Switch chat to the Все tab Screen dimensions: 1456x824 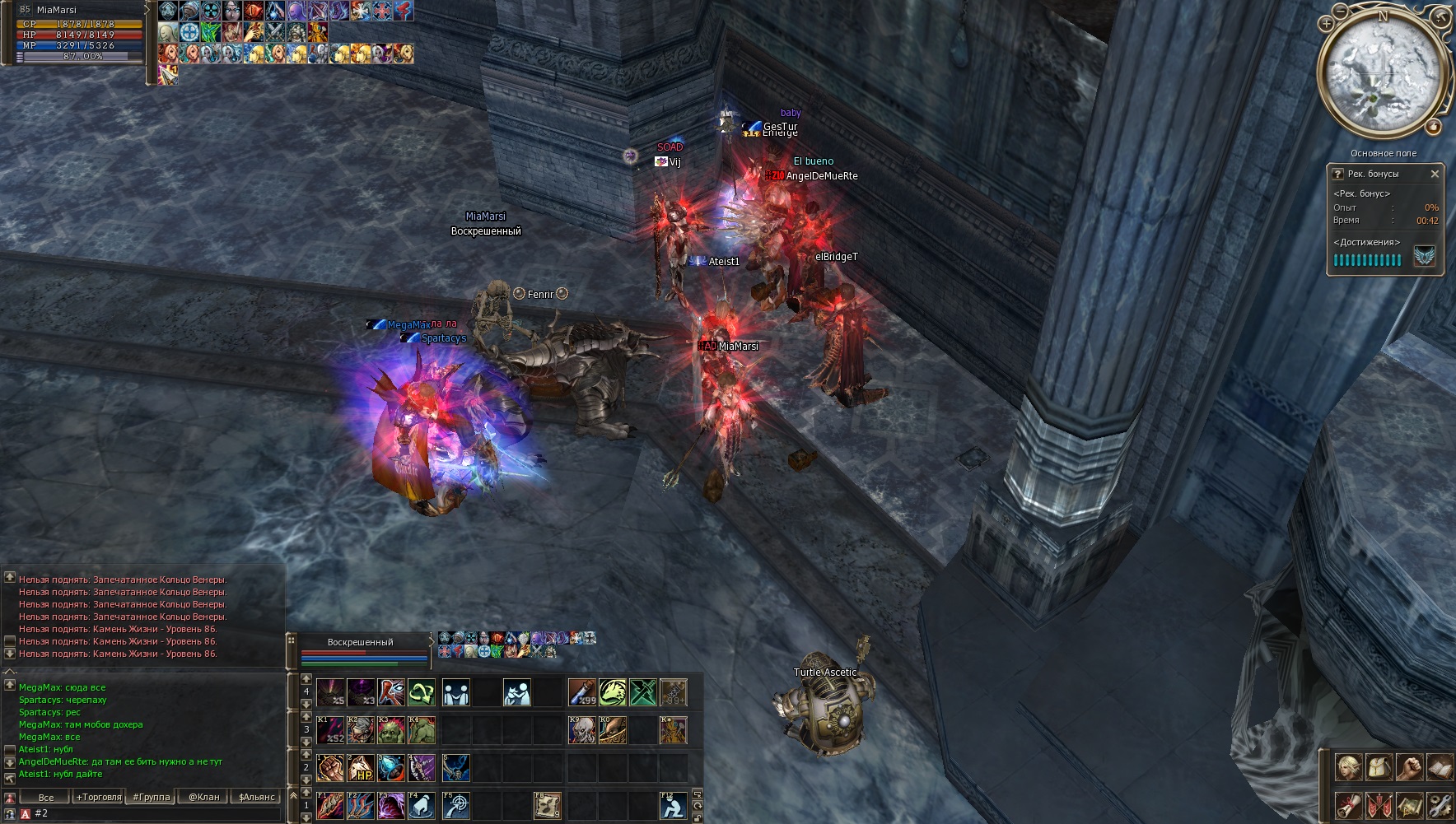pos(46,797)
